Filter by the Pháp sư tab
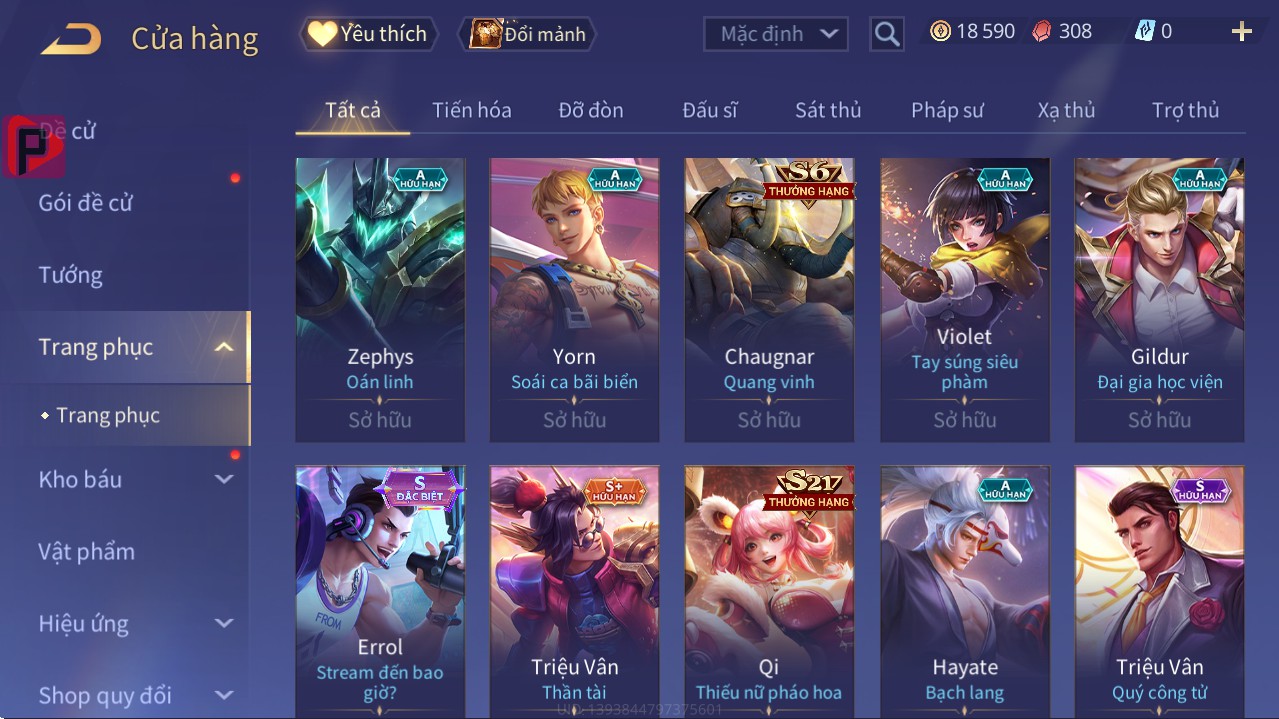 pyautogui.click(x=947, y=110)
